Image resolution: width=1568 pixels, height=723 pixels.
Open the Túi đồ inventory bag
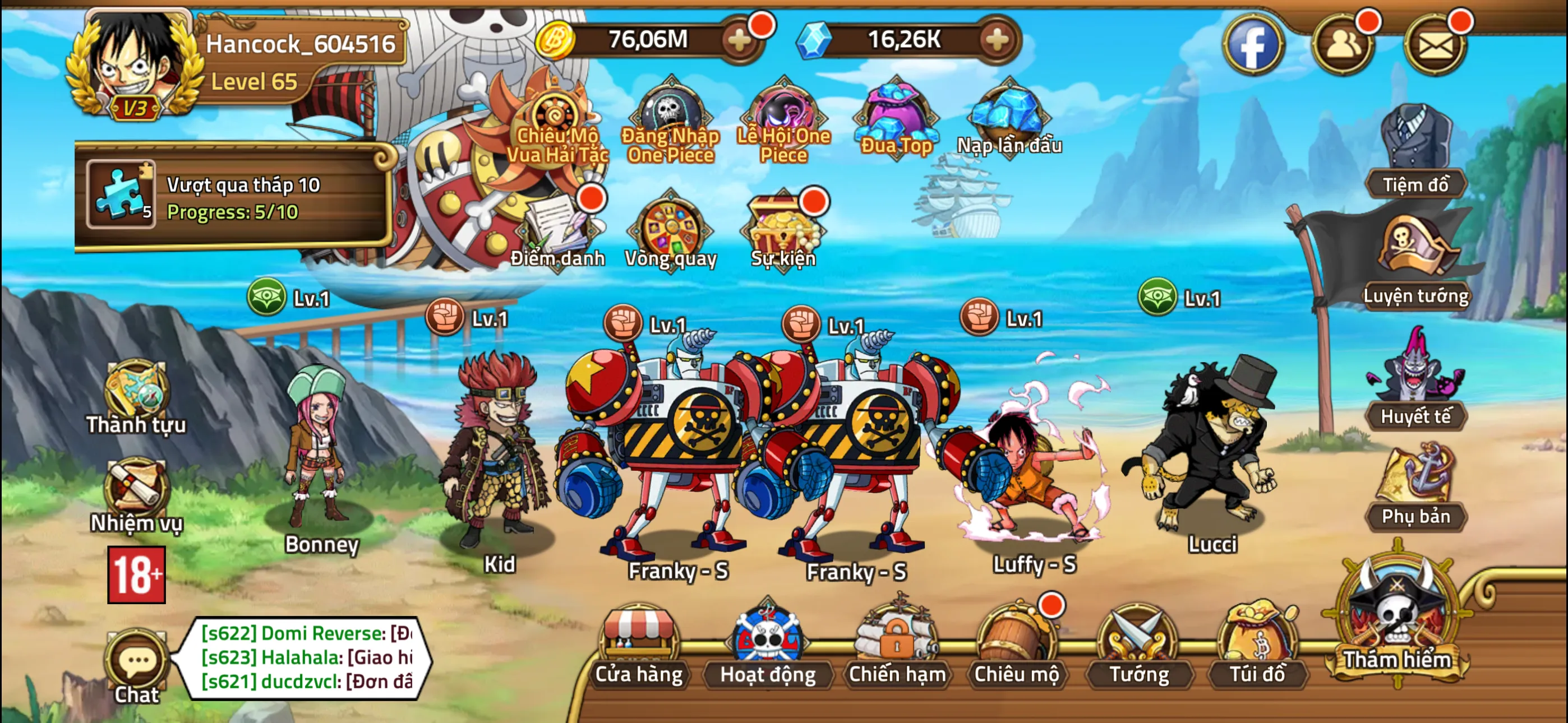(x=1257, y=645)
